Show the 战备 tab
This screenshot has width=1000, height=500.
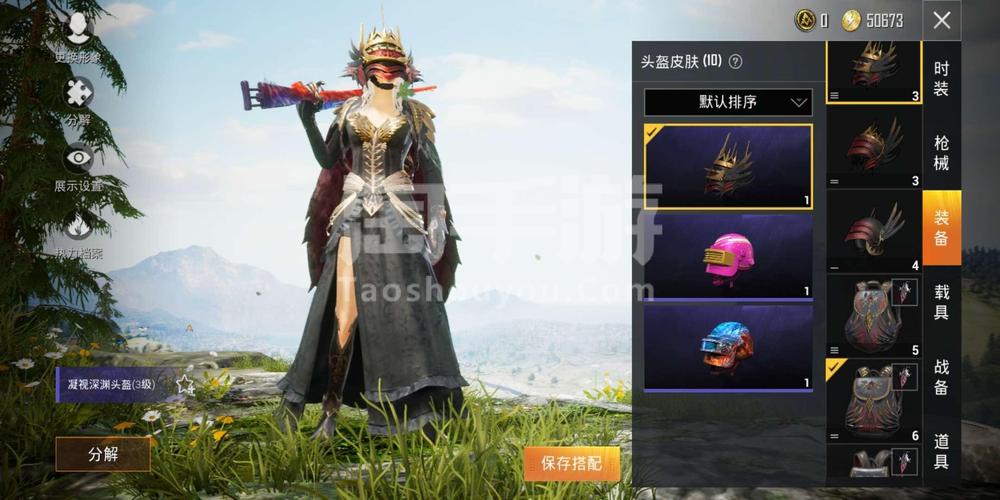(x=941, y=377)
